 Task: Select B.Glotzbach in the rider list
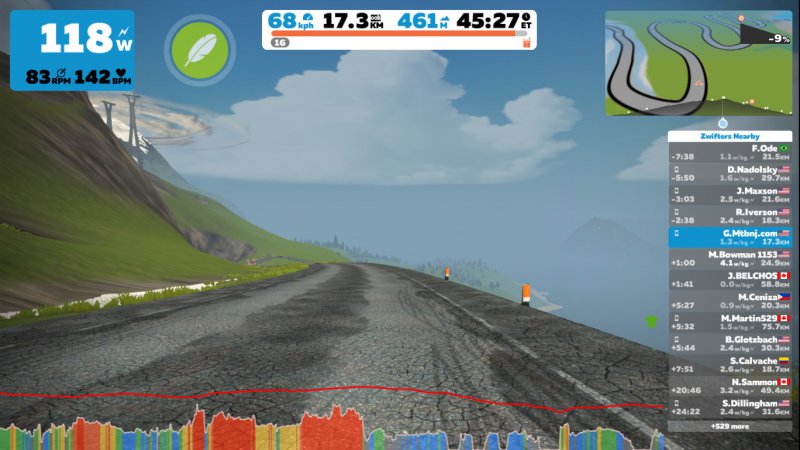729,343
